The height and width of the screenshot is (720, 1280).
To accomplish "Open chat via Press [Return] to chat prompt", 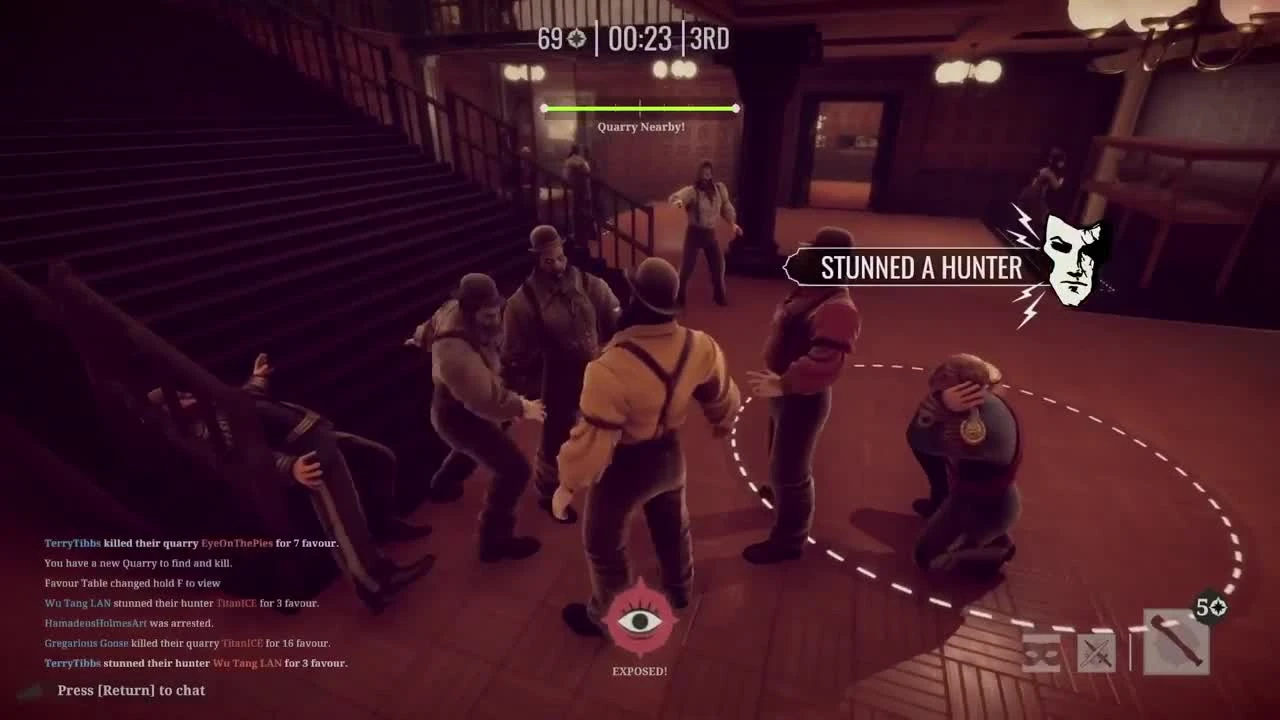I will [130, 690].
